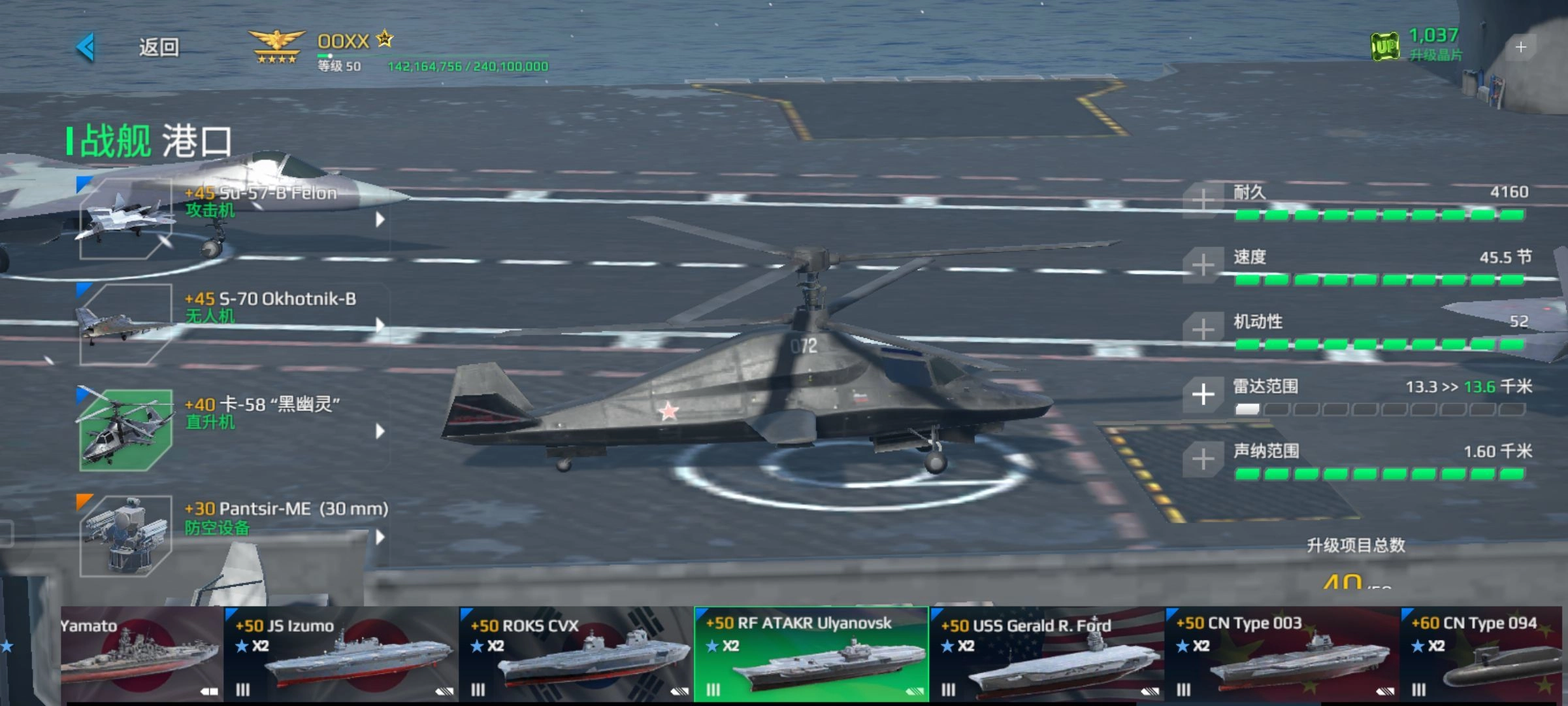Choose the CN Type 003 carrier card

pos(1282,655)
